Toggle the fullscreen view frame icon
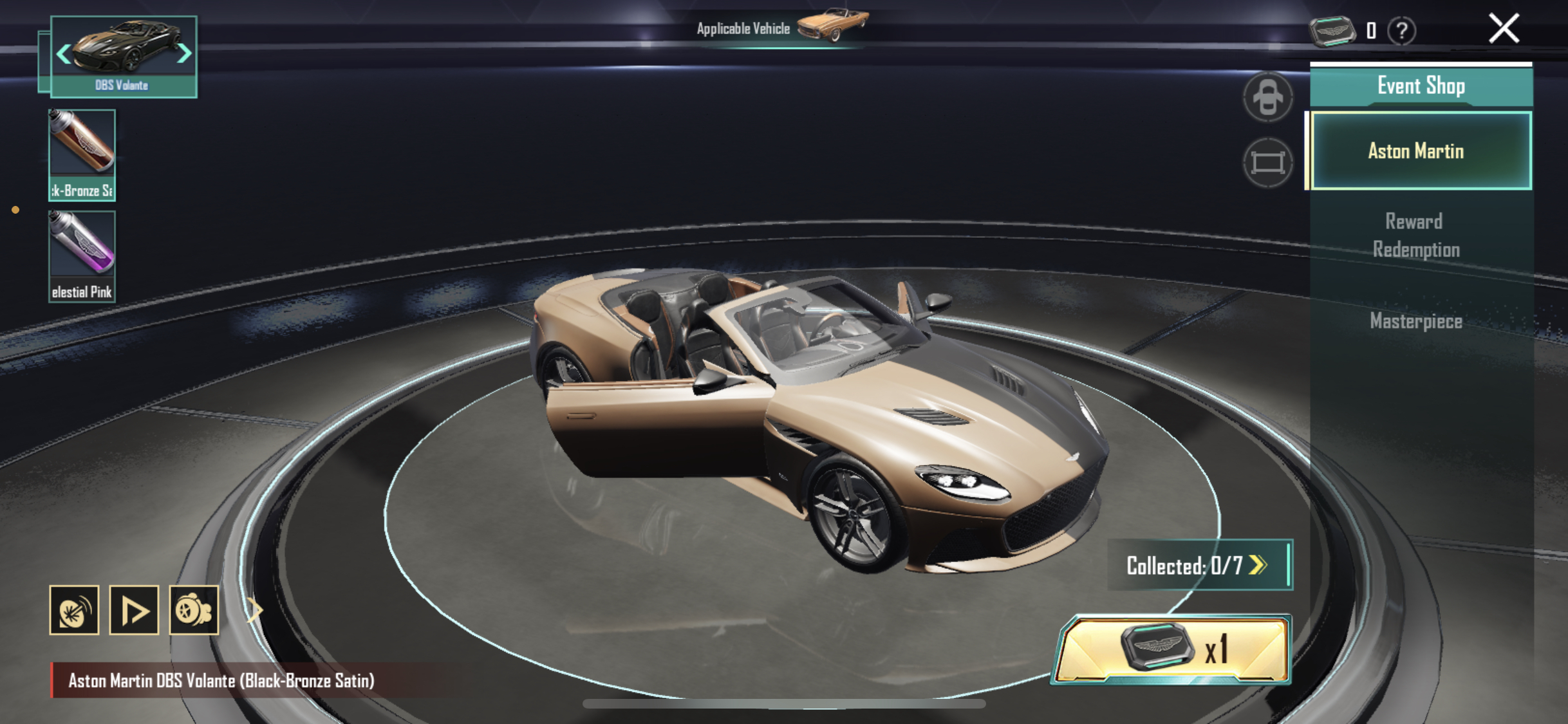 [x=1267, y=162]
